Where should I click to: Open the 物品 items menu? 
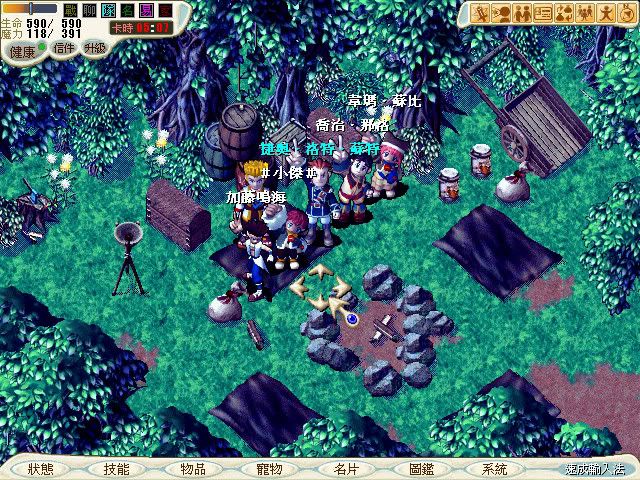tap(193, 468)
